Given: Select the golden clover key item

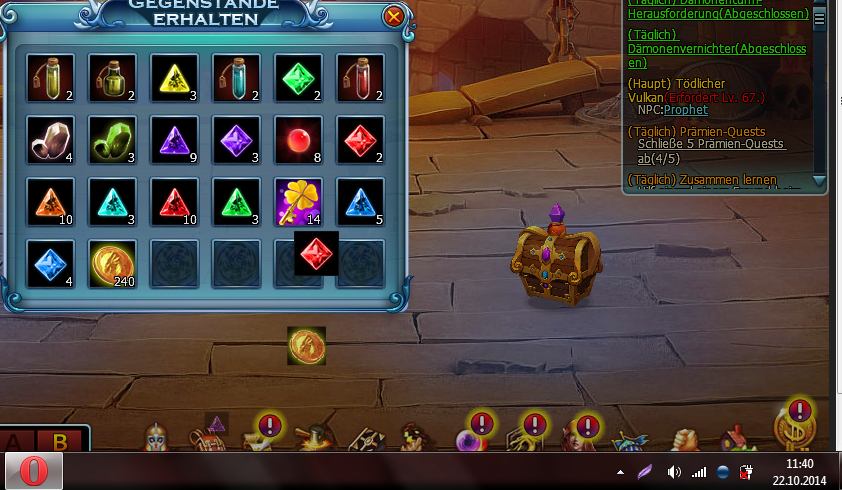Looking at the screenshot, I should tap(298, 201).
